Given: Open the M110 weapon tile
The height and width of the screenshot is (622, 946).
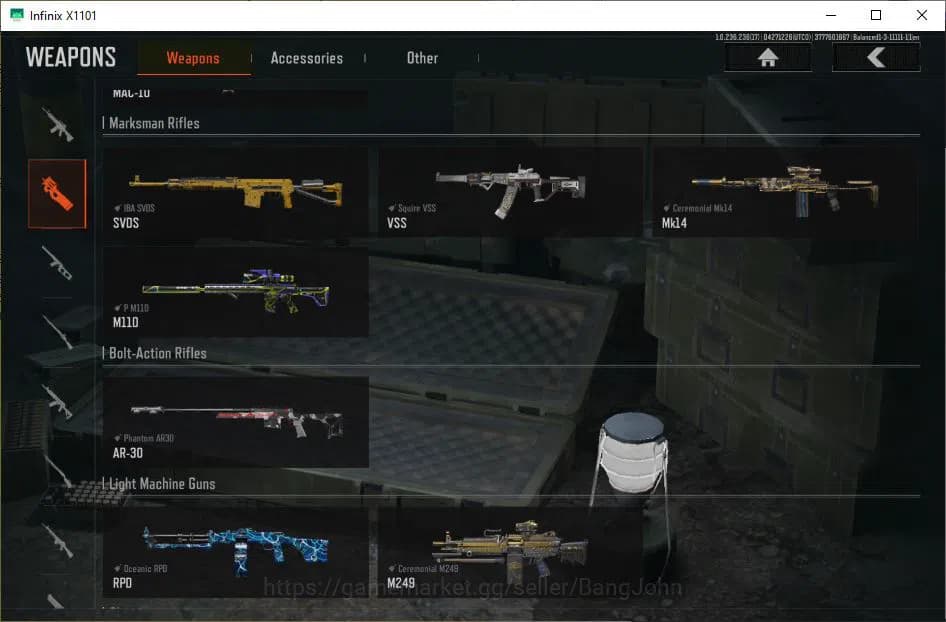Looking at the screenshot, I should tap(236, 292).
